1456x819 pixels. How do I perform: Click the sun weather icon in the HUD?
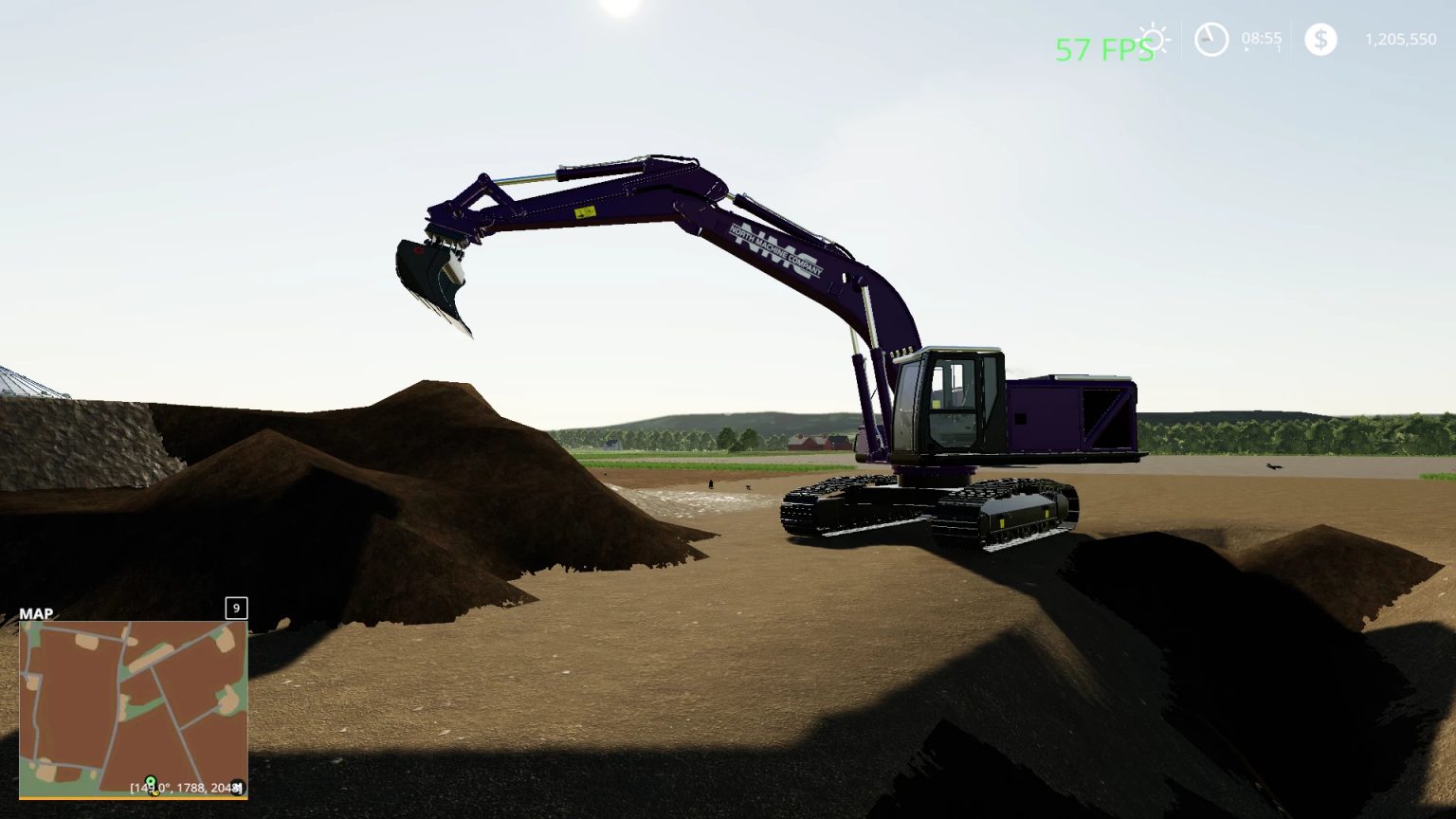click(1152, 38)
